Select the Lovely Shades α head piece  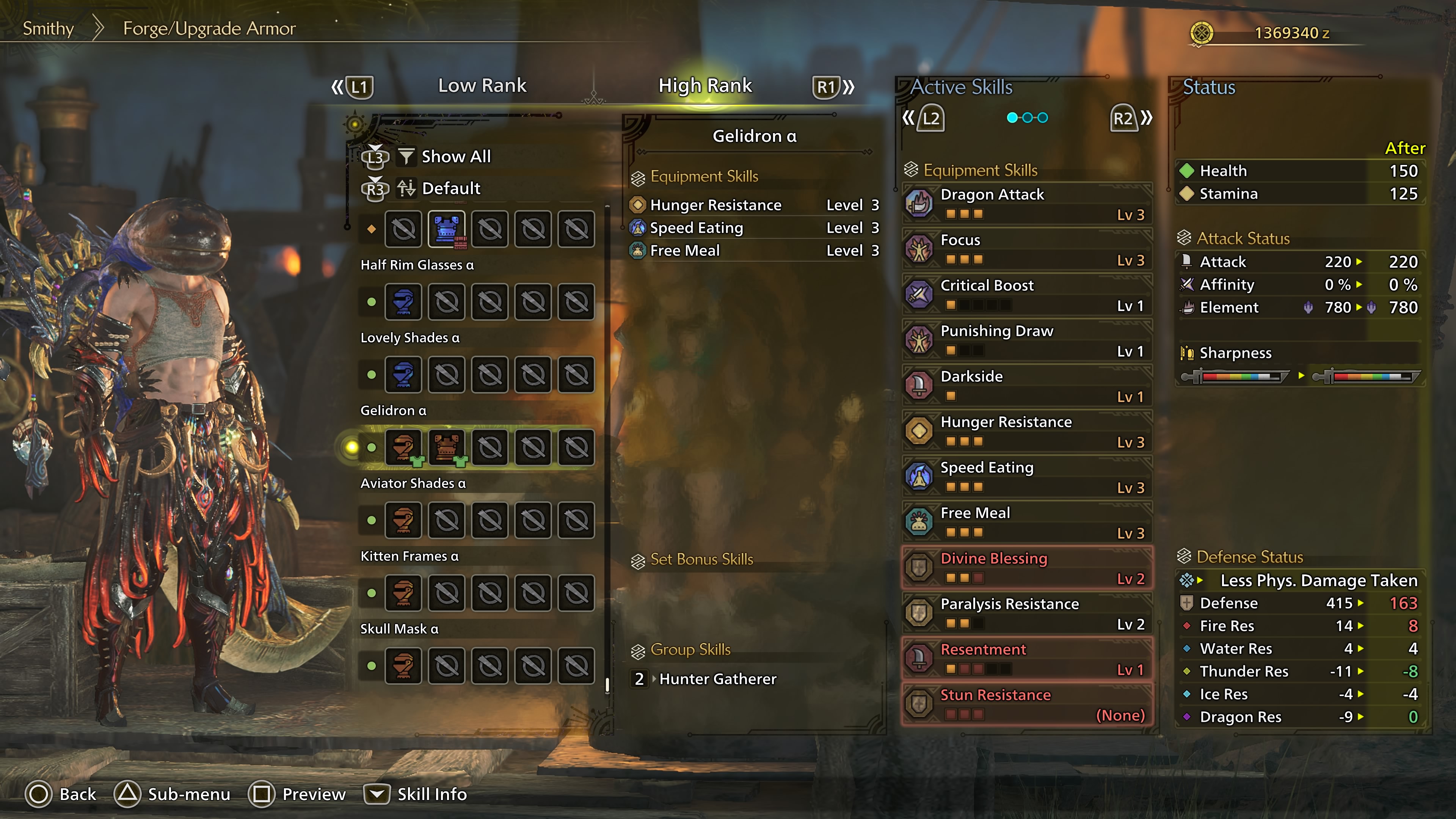tap(403, 375)
